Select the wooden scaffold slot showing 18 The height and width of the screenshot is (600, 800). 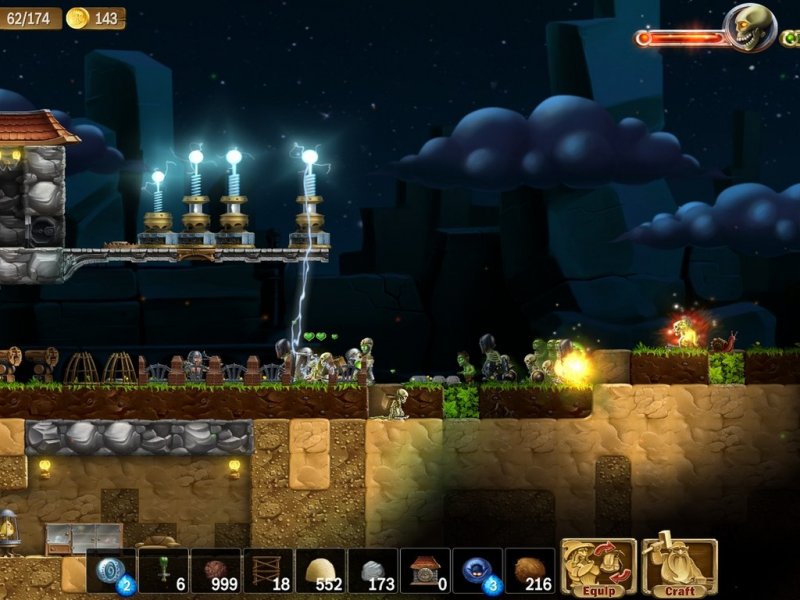[x=267, y=571]
